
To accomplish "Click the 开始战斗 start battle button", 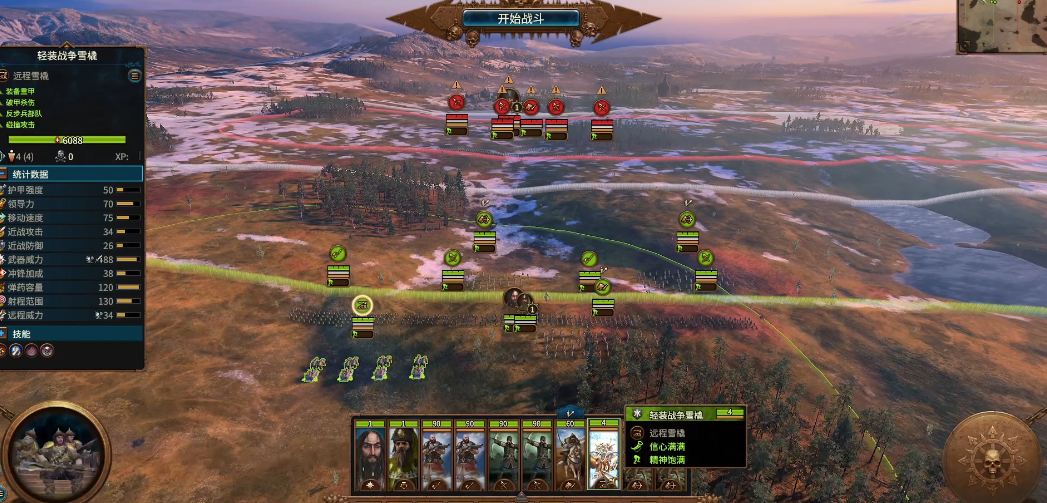I will [x=522, y=18].
